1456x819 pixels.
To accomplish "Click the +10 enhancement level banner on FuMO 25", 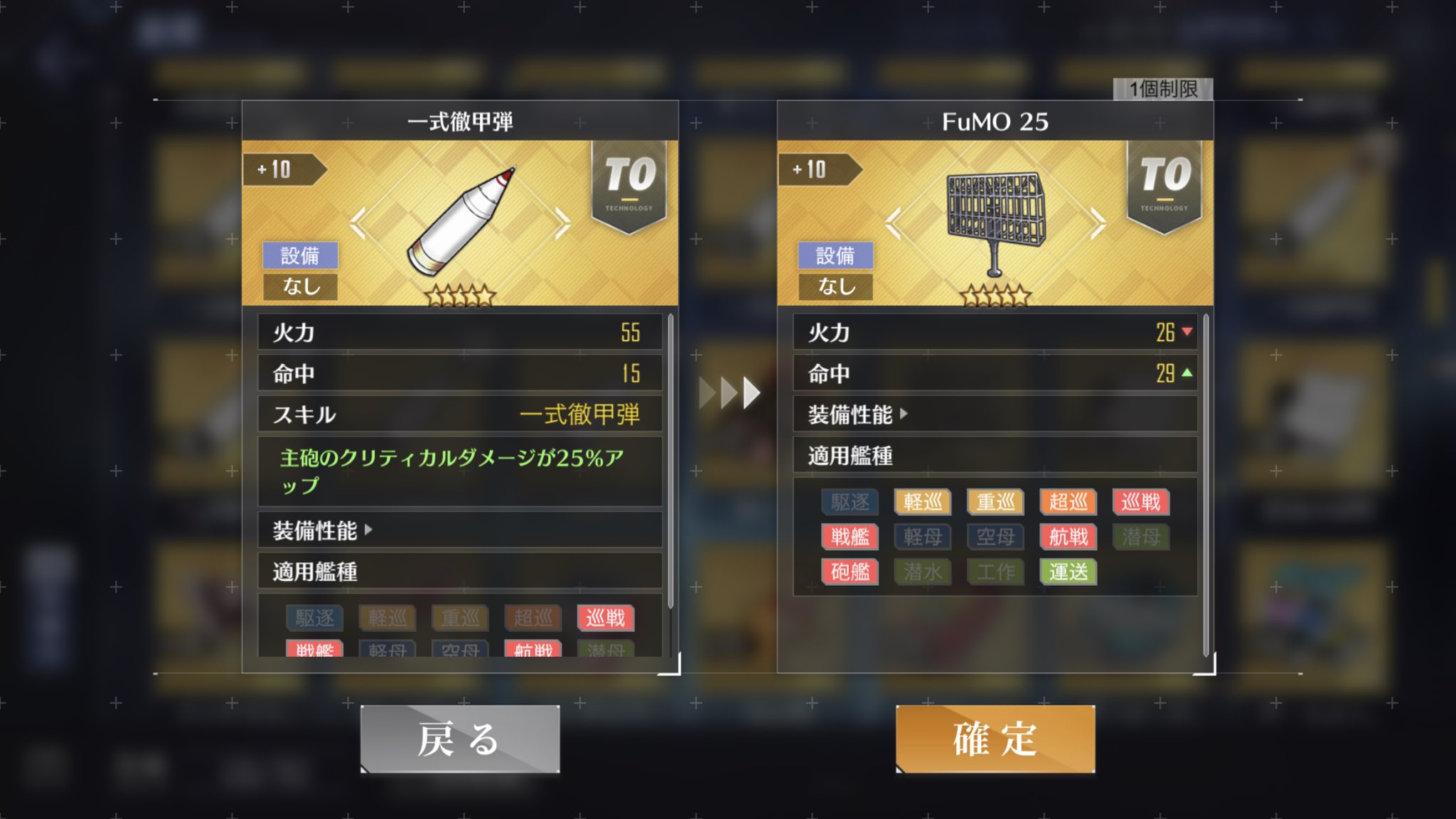I will click(810, 169).
